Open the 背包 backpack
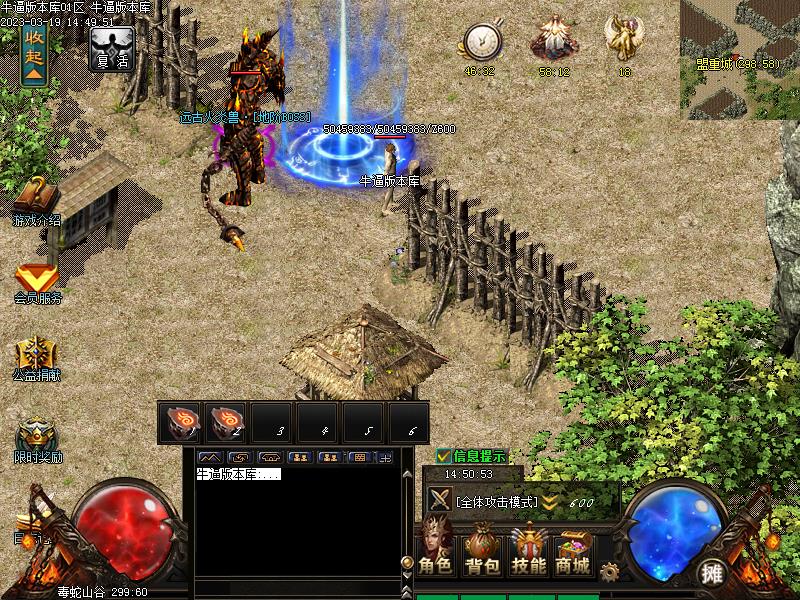Viewport: 800px width, 600px height. tap(482, 552)
